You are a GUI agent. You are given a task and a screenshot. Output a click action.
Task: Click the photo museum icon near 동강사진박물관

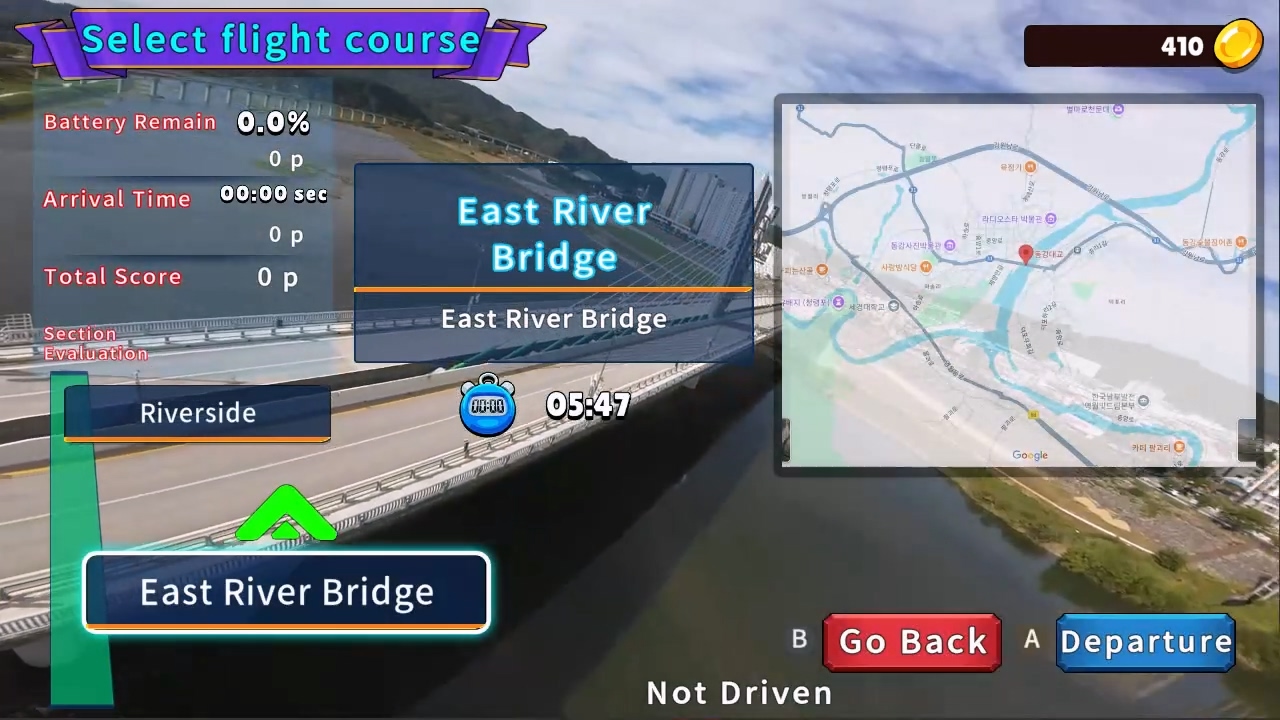click(x=951, y=243)
